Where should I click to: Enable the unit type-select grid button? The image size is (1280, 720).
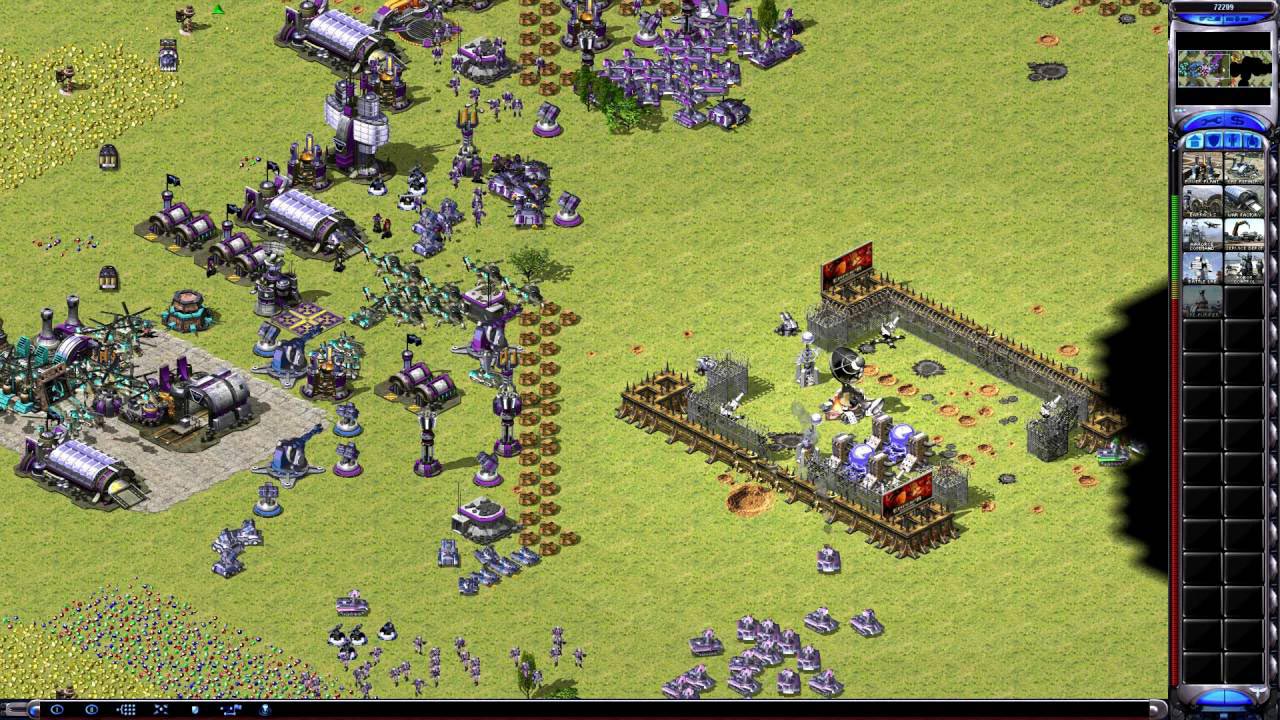[x=127, y=710]
